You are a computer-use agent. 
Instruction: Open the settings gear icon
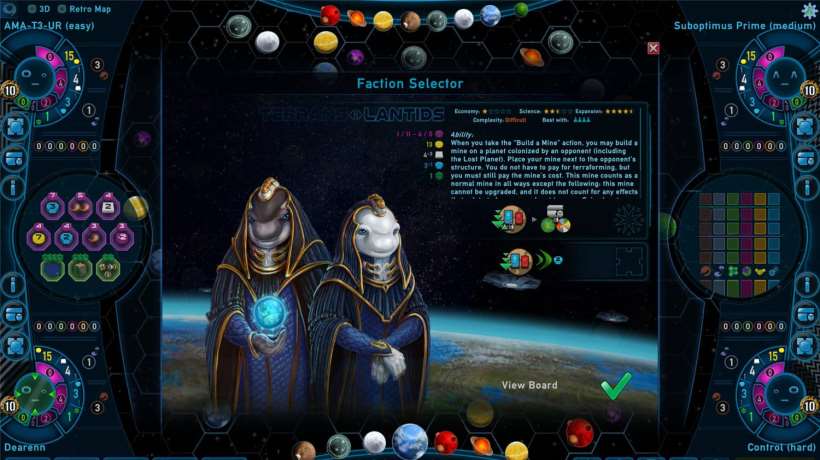click(x=809, y=10)
